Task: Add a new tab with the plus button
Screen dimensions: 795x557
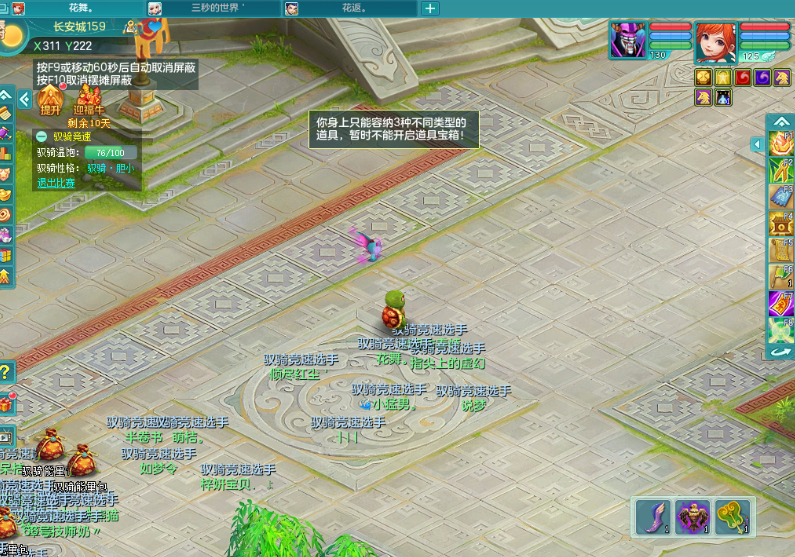Action: [430, 8]
